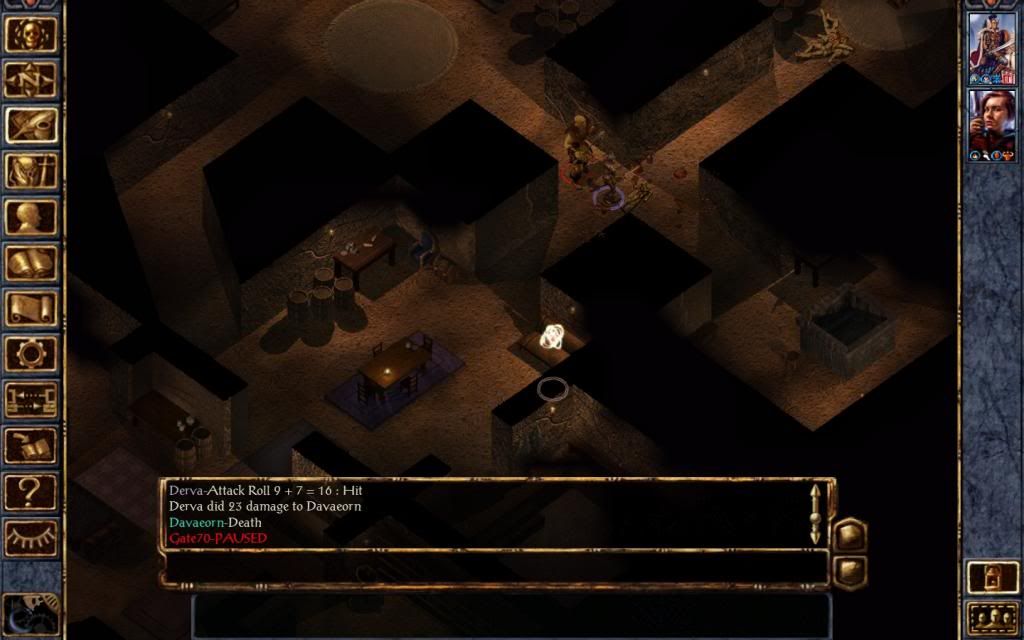Screen dimensions: 1024x640
Task: Toggle party AI with the lantern button
Action: coord(992,578)
